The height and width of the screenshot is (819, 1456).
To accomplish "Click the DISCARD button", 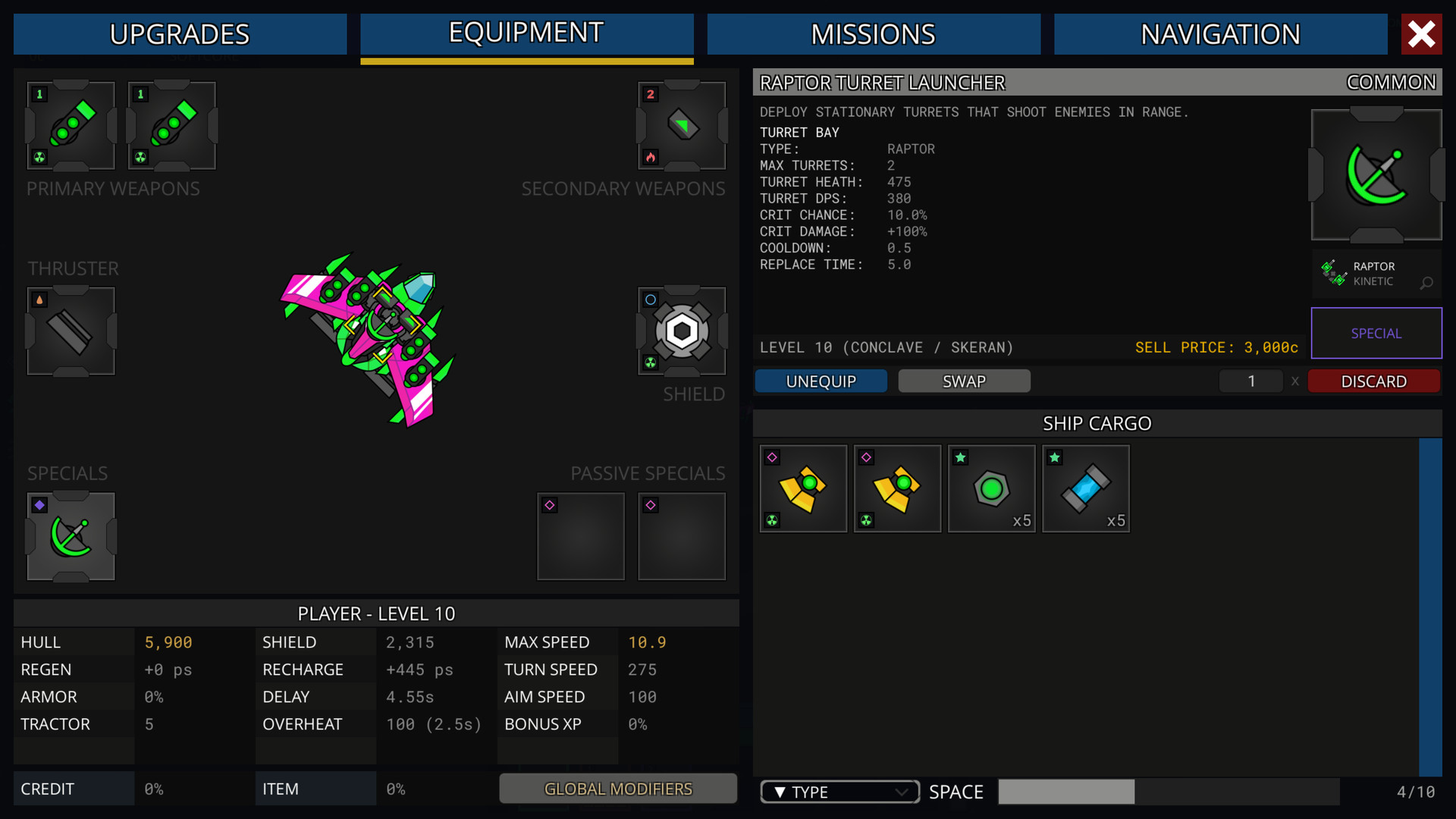I will click(1374, 381).
